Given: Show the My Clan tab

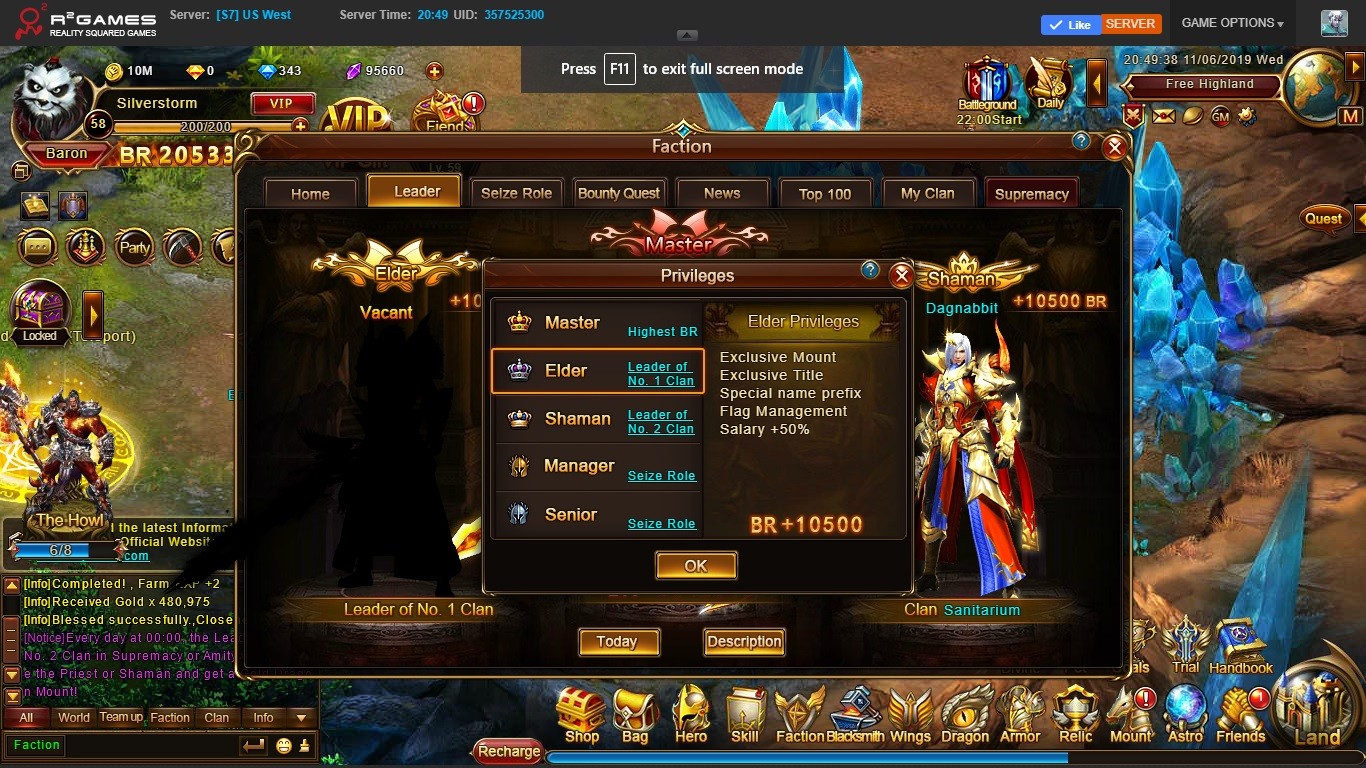Looking at the screenshot, I should pyautogui.click(x=928, y=193).
